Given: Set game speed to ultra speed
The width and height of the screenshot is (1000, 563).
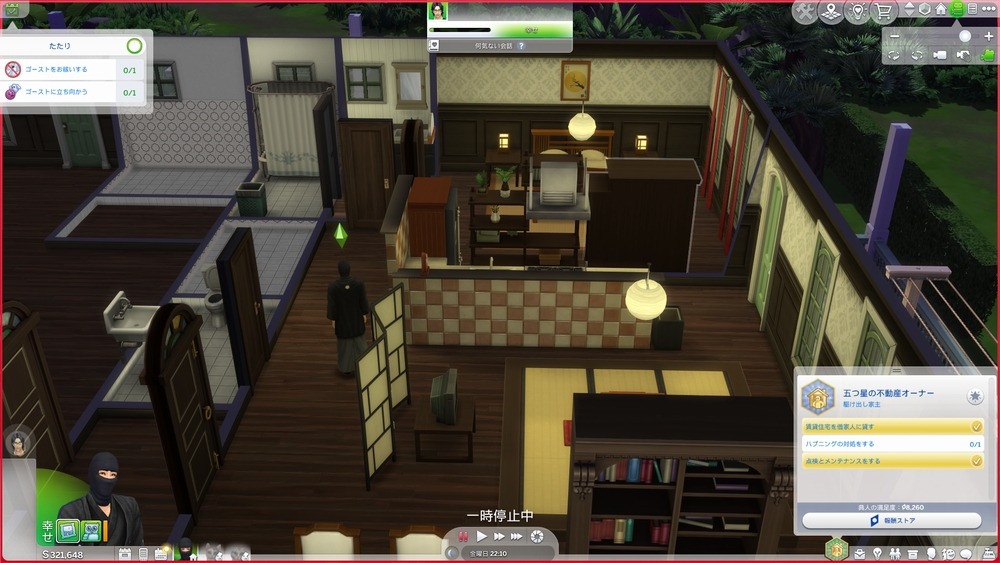Looking at the screenshot, I should pyautogui.click(x=517, y=537).
